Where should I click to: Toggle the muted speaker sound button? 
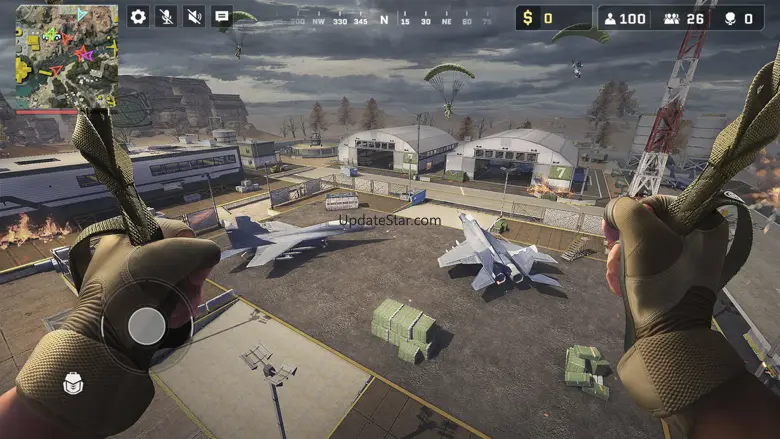pyautogui.click(x=194, y=16)
